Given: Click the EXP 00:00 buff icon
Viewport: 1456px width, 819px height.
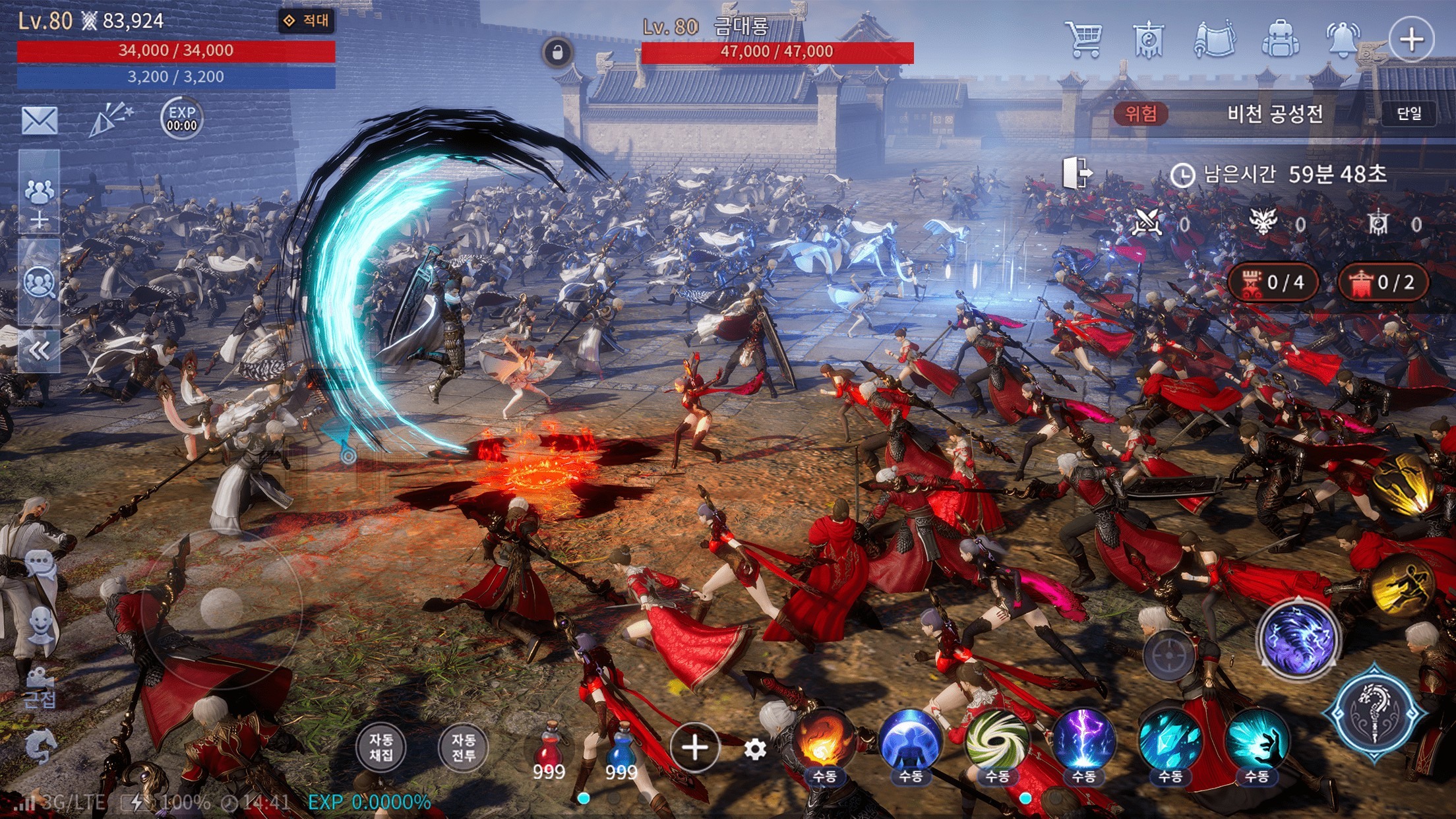Looking at the screenshot, I should coord(181,119).
